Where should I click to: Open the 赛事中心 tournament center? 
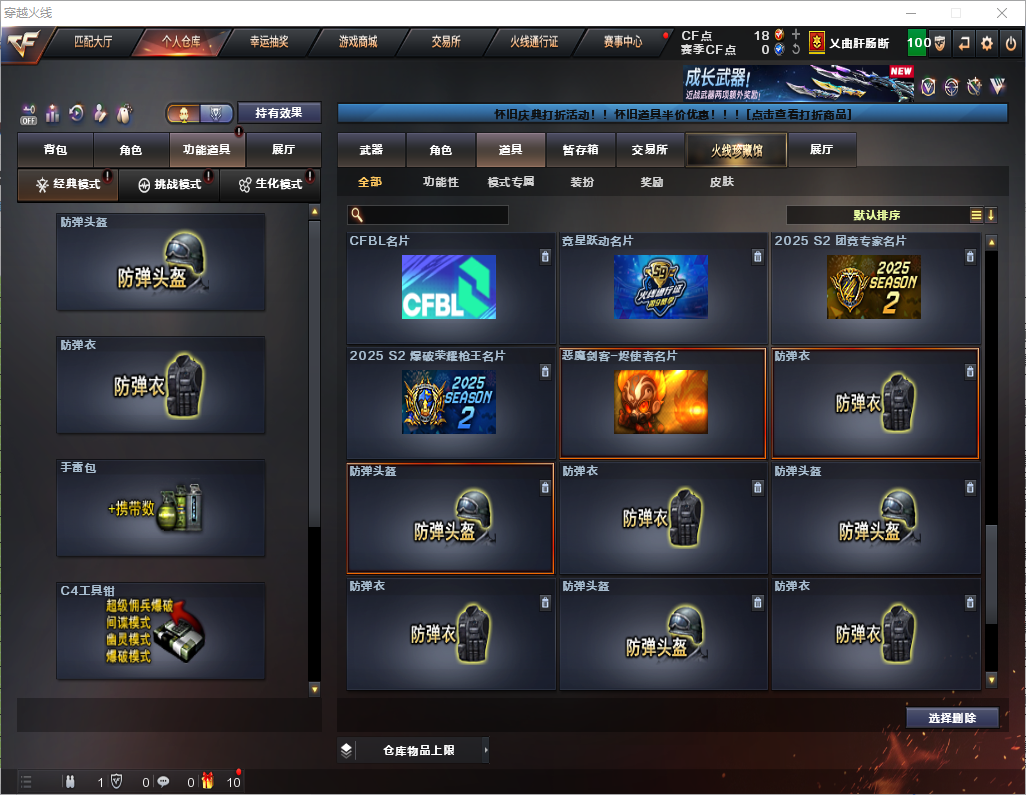(x=622, y=42)
